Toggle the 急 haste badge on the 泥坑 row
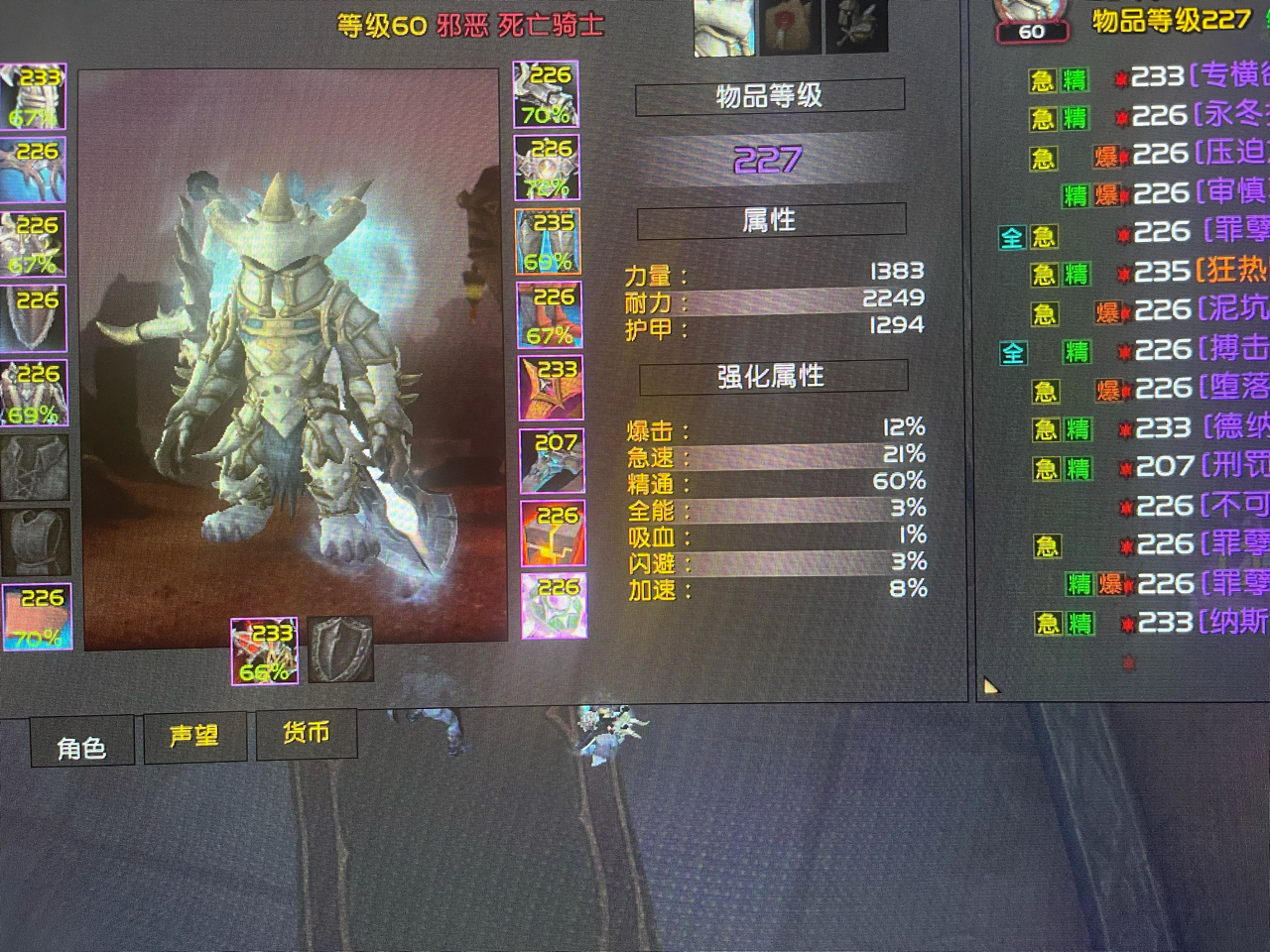 [1046, 311]
